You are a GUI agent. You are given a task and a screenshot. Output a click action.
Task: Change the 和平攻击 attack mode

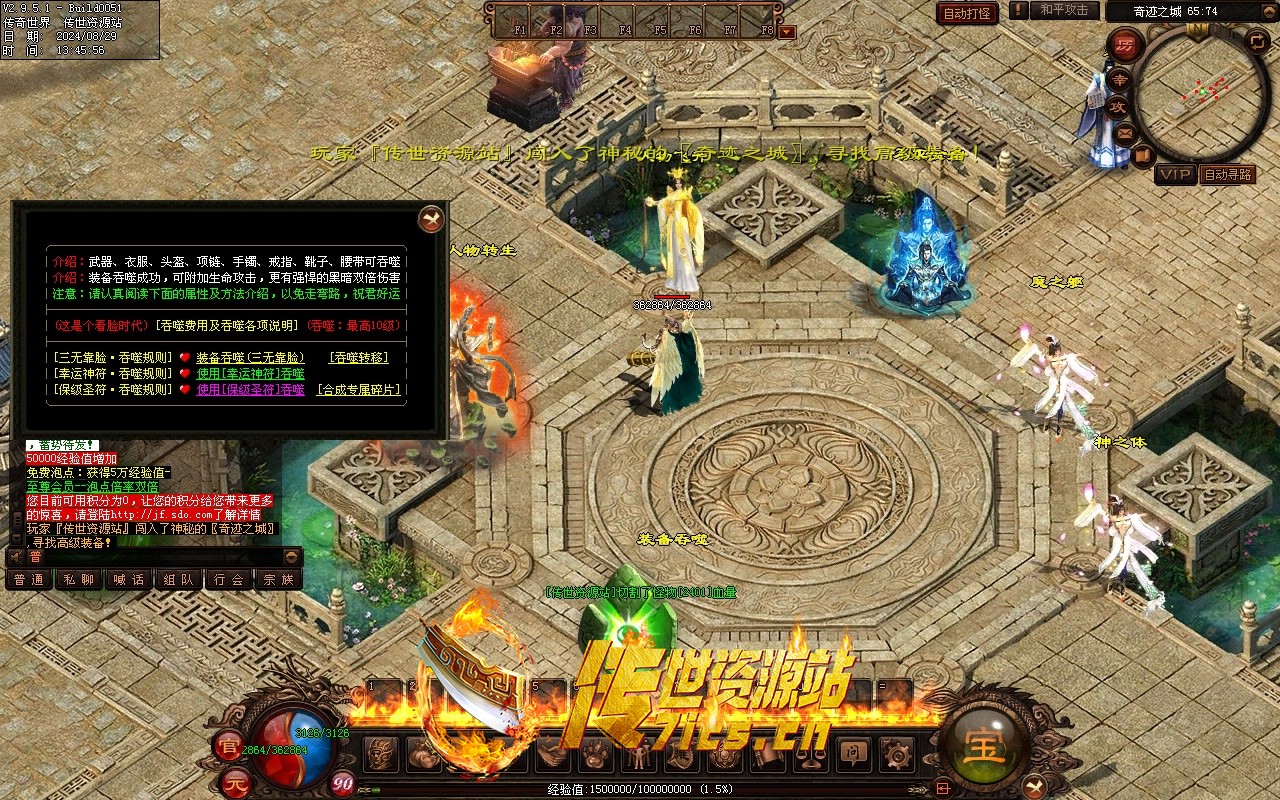[x=1064, y=11]
